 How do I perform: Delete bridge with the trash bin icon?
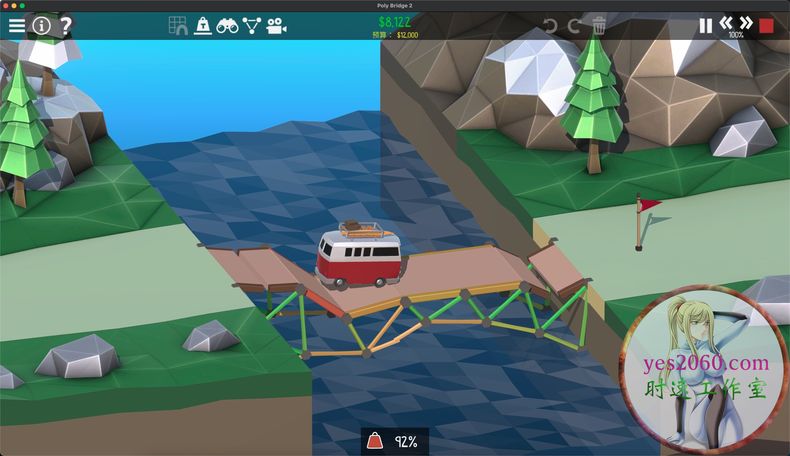point(599,26)
